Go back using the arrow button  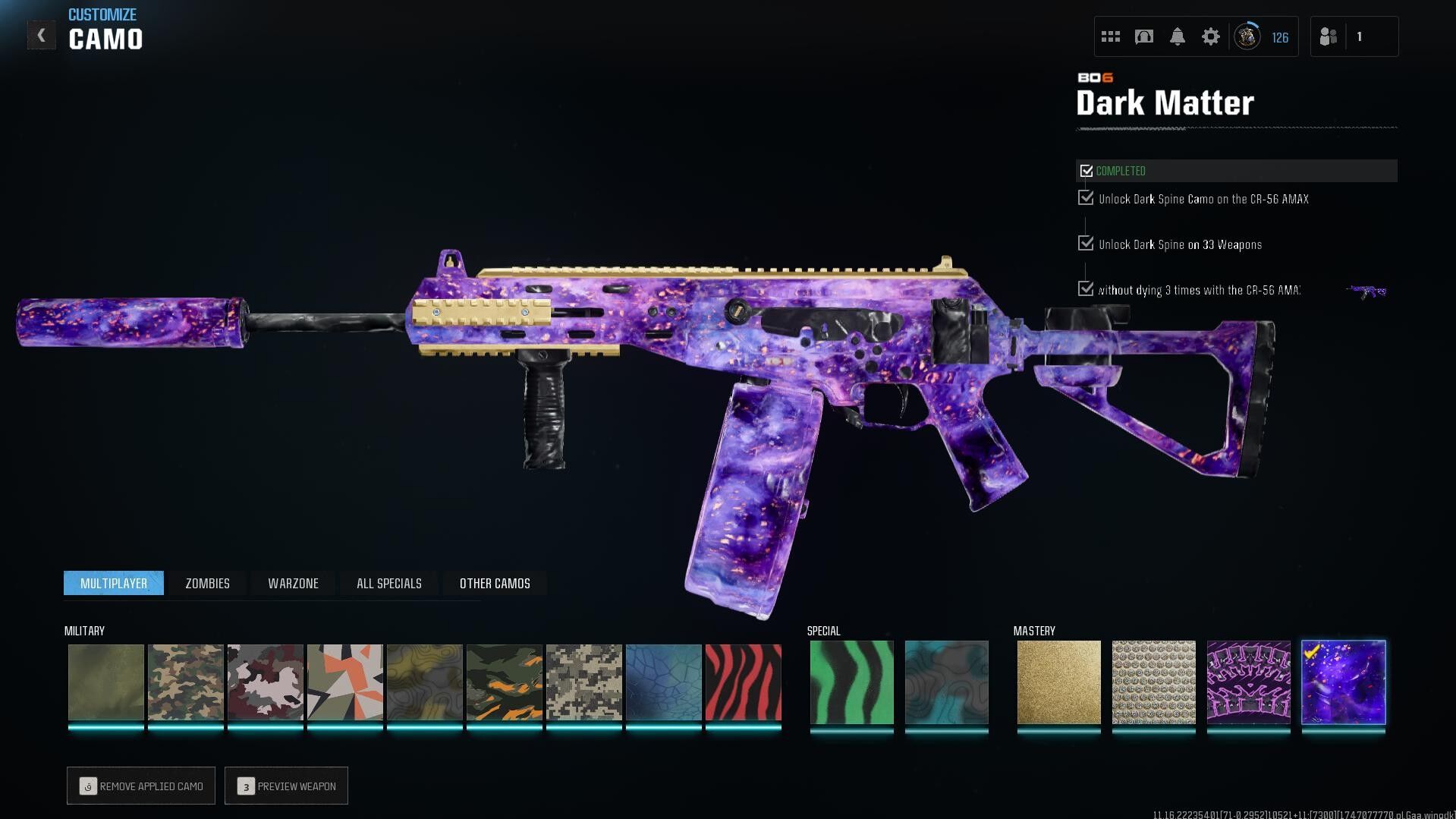pyautogui.click(x=41, y=36)
